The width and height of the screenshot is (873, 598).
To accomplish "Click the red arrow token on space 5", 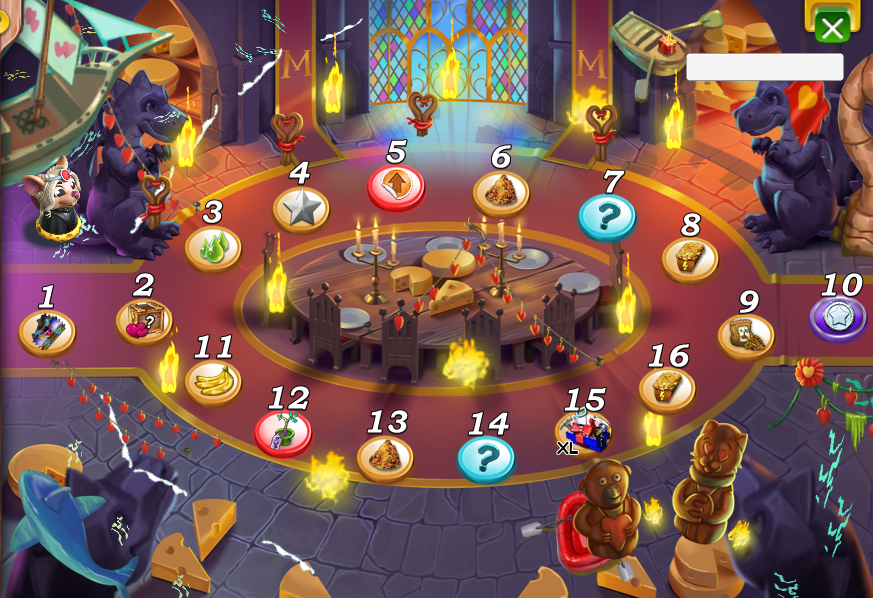I will [396, 186].
